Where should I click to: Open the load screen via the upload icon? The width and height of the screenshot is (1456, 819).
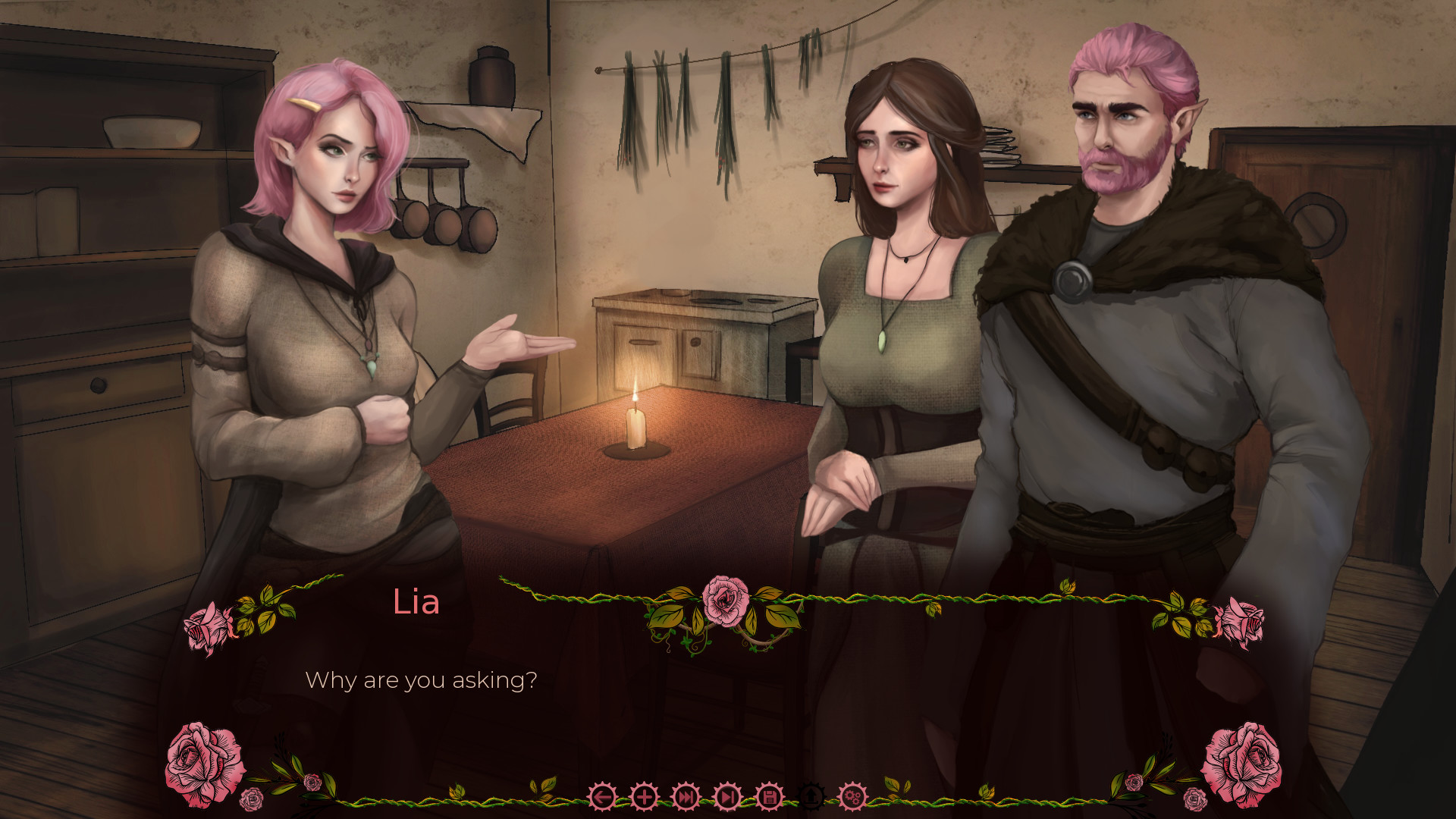(811, 796)
